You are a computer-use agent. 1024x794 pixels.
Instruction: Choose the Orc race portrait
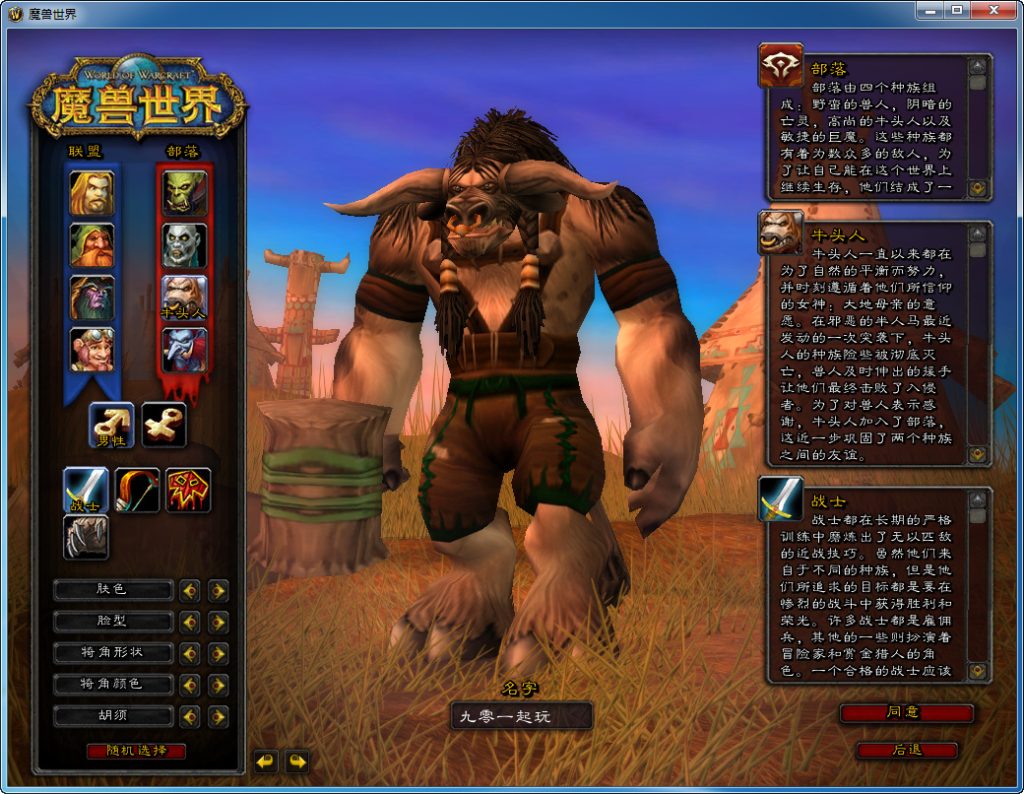tap(185, 193)
